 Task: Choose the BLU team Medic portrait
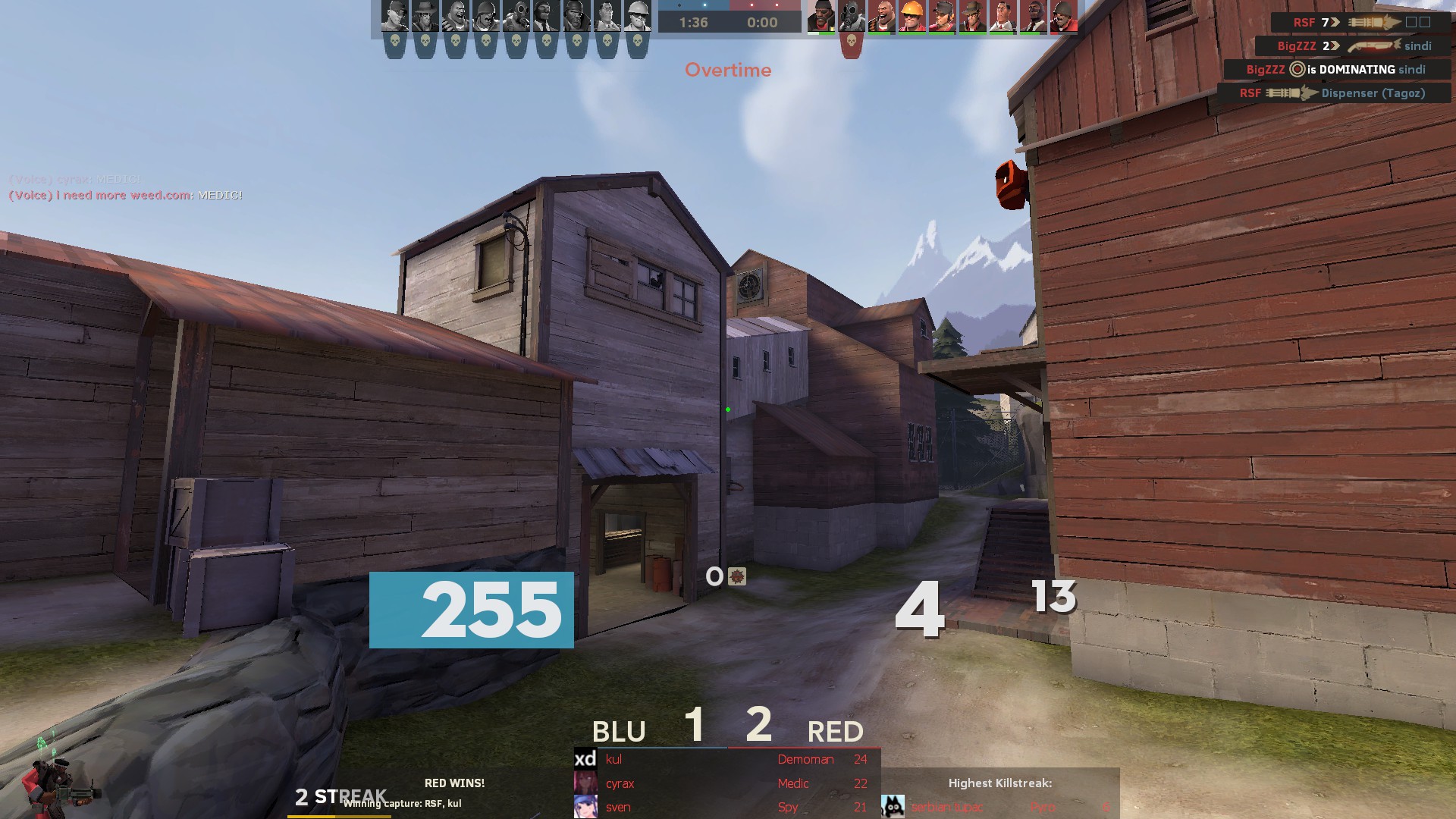click(607, 16)
